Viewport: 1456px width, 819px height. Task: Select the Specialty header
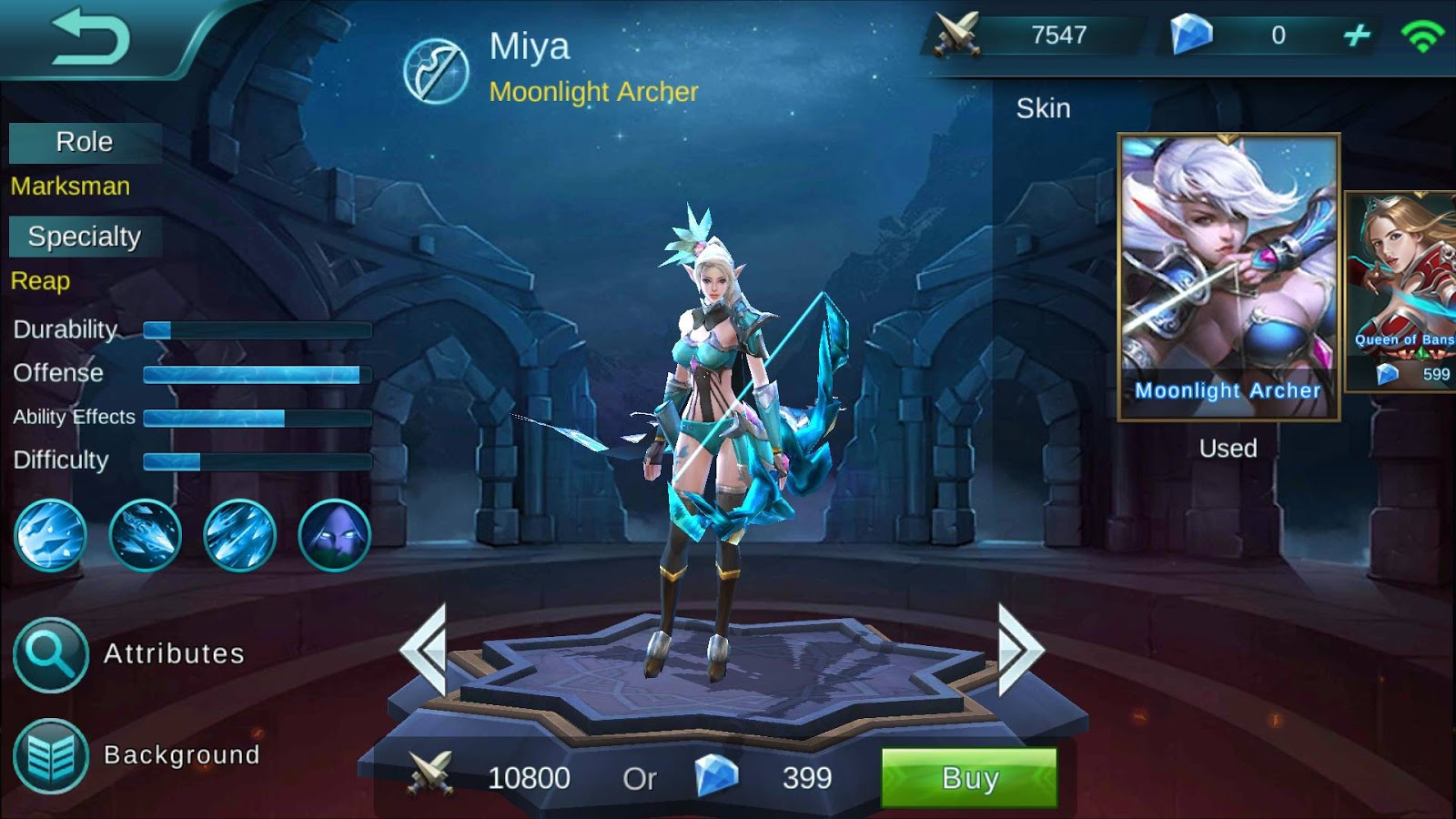86,237
